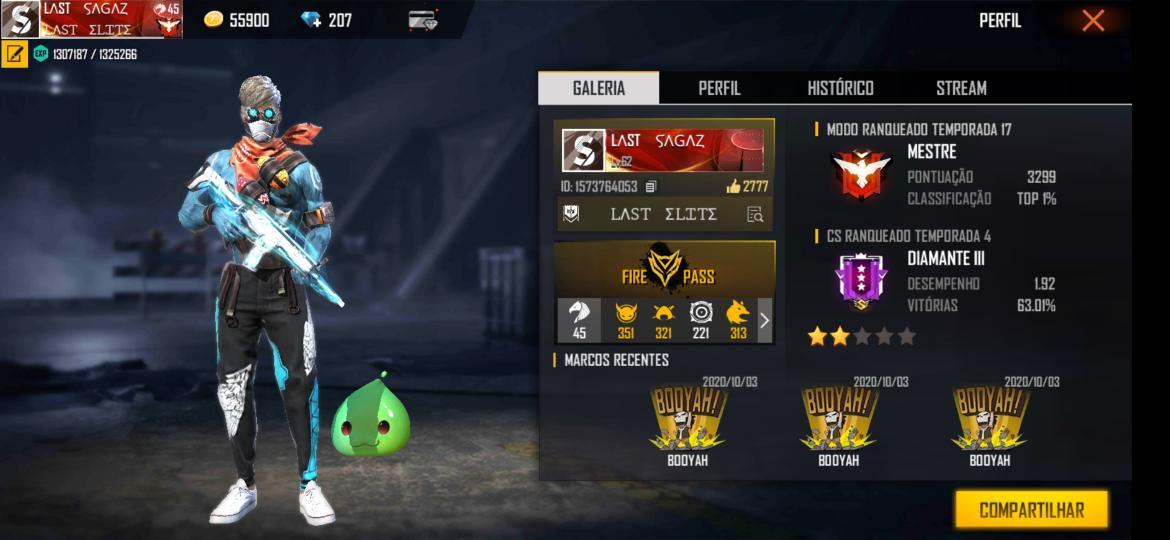Close the Perfil screen with the X
1170x540 pixels.
1093,20
